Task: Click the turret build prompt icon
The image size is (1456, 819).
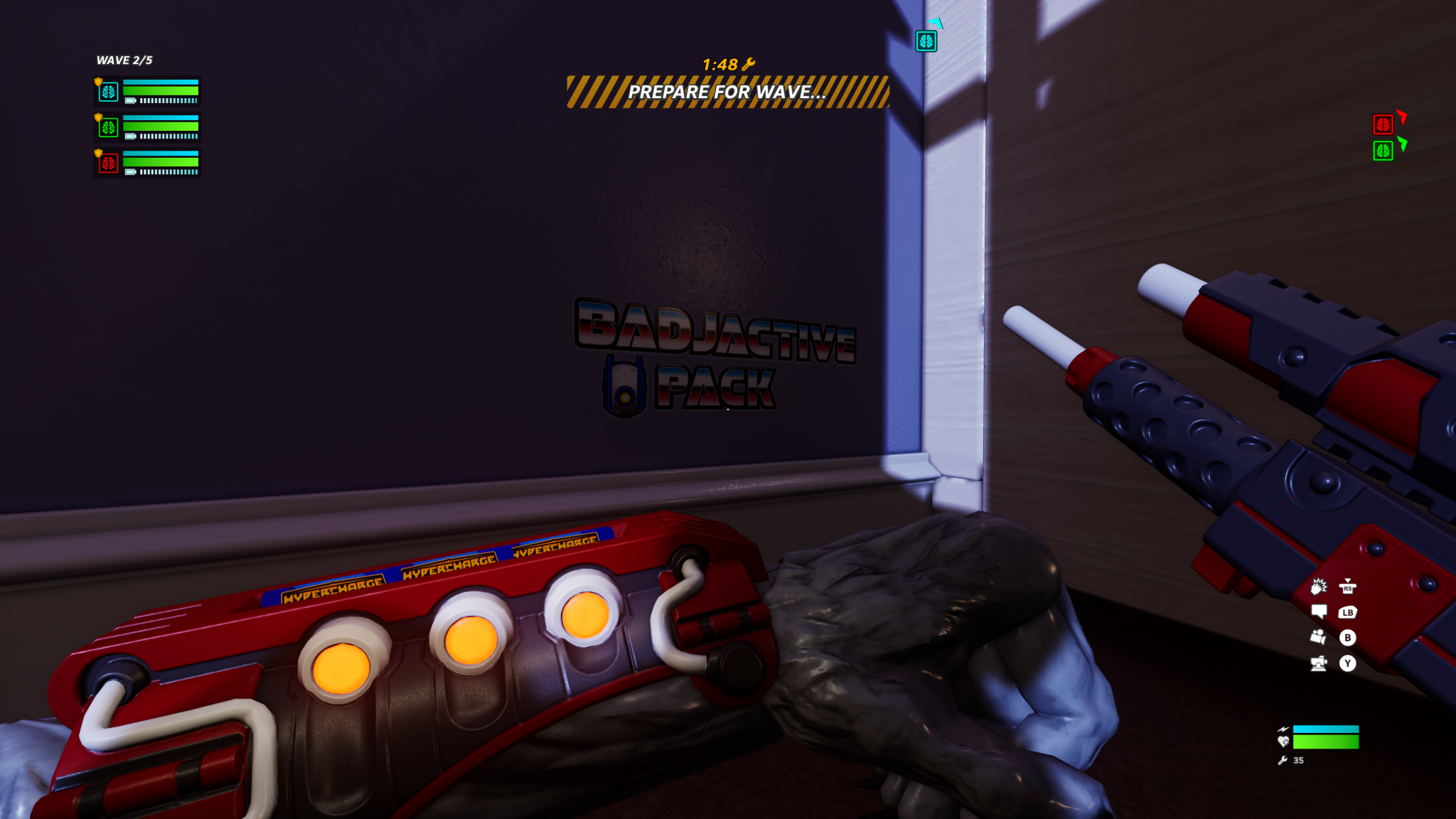Action: (1318, 663)
